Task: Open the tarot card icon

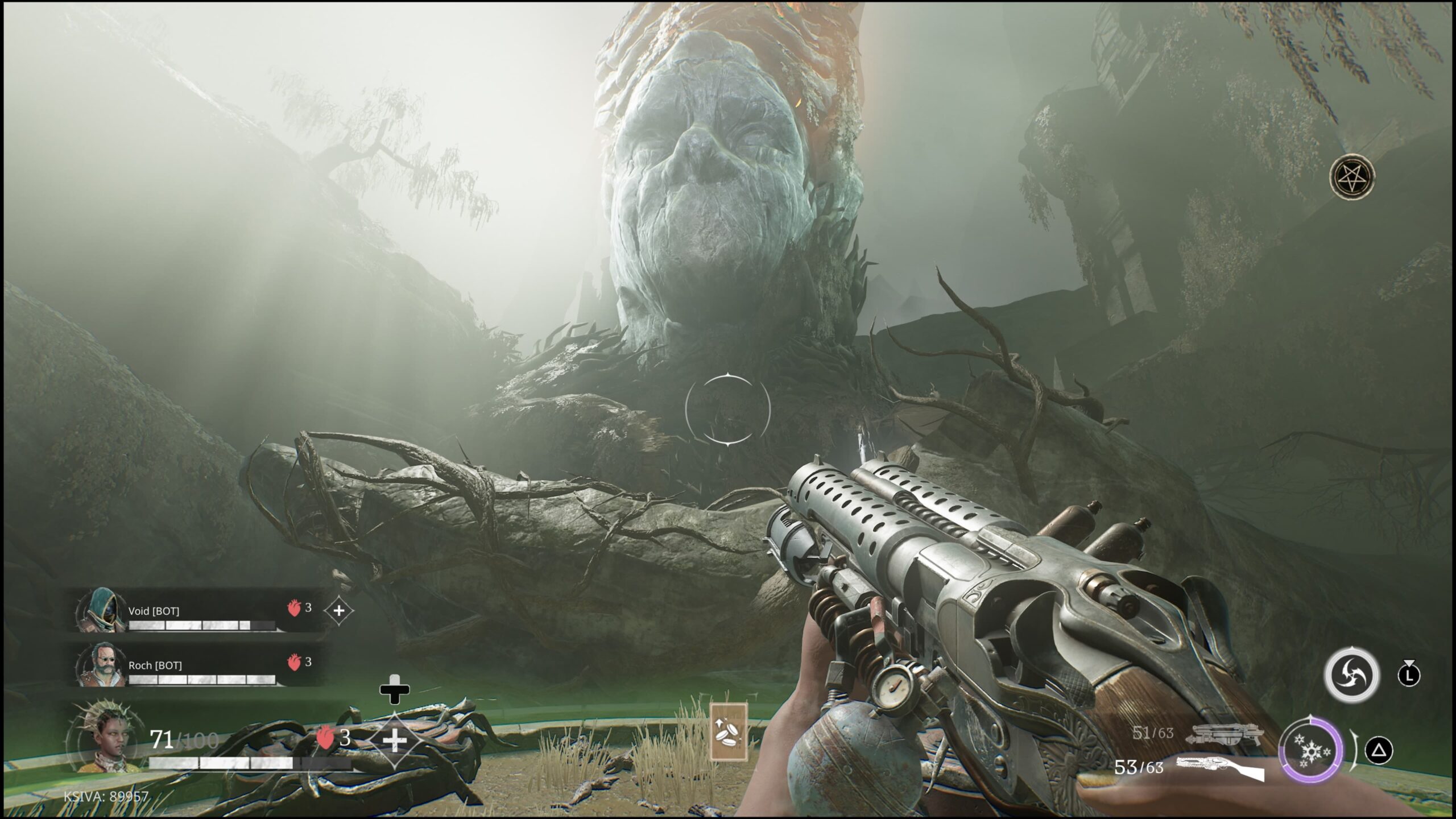Action: click(729, 731)
